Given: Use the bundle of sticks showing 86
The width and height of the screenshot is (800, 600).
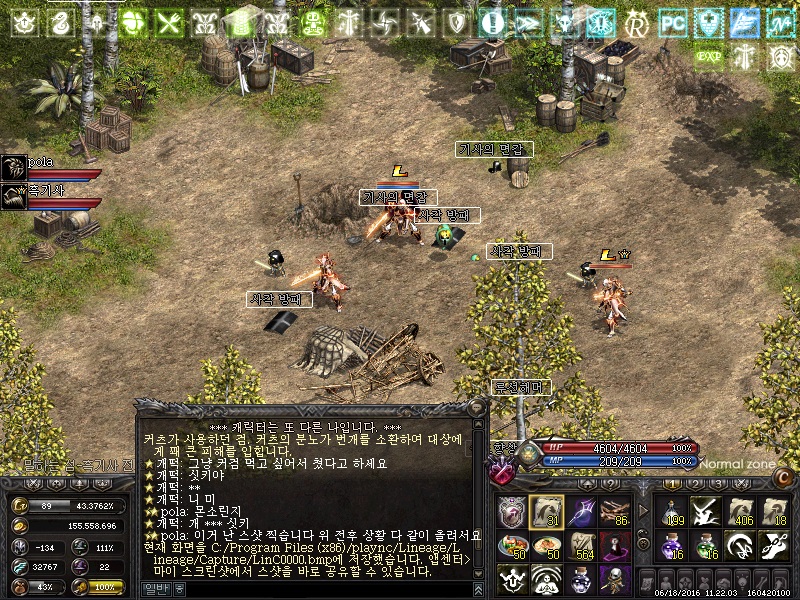Looking at the screenshot, I should tap(614, 512).
